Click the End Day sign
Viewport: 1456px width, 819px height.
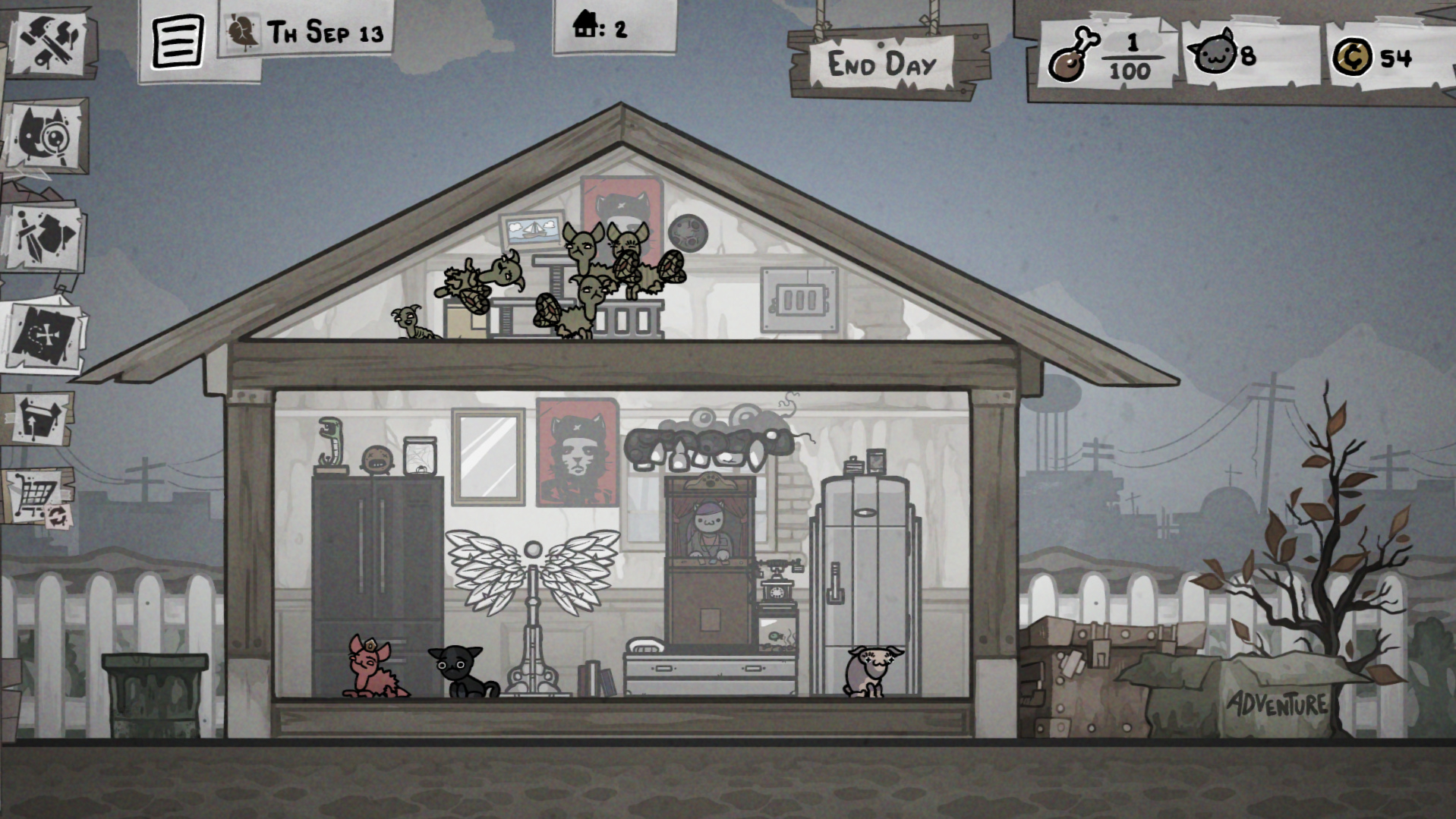coord(882,65)
